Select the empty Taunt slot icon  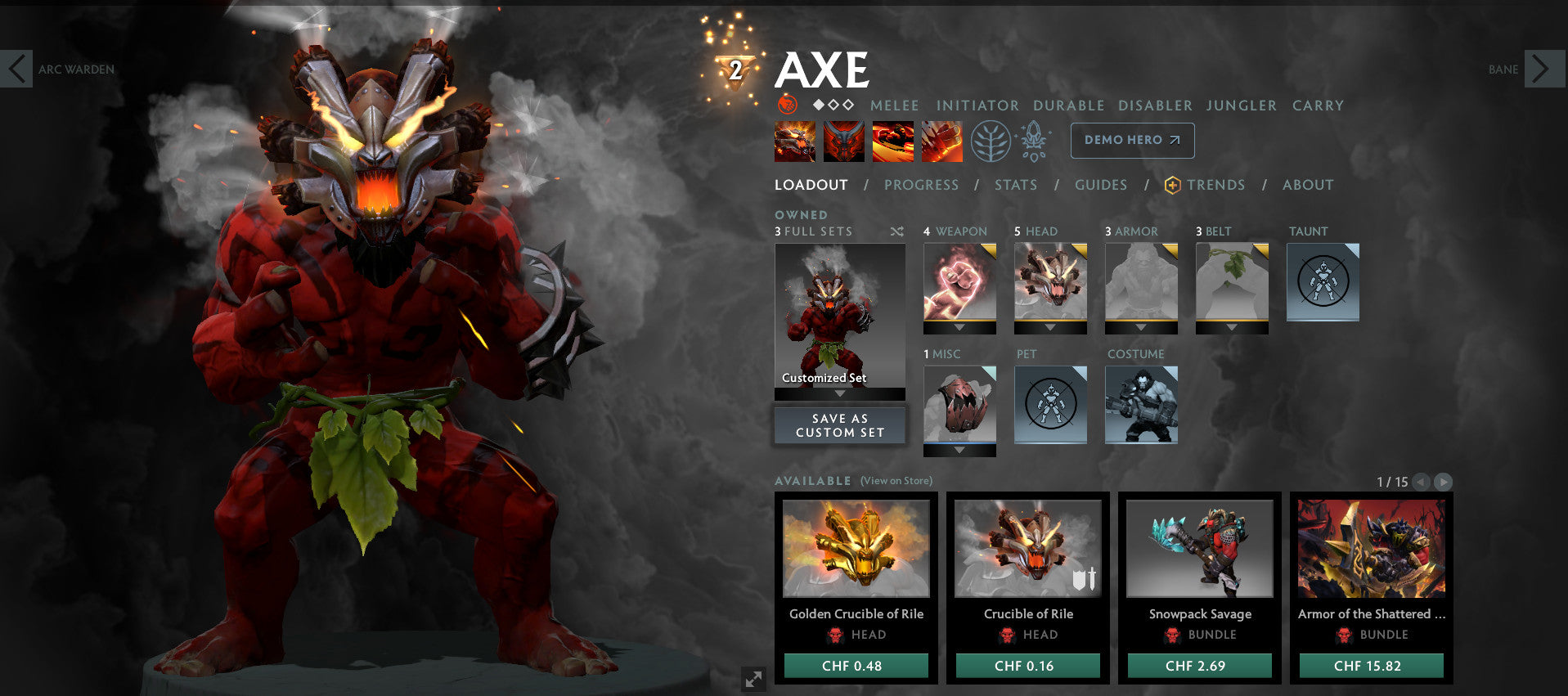coord(1322,281)
